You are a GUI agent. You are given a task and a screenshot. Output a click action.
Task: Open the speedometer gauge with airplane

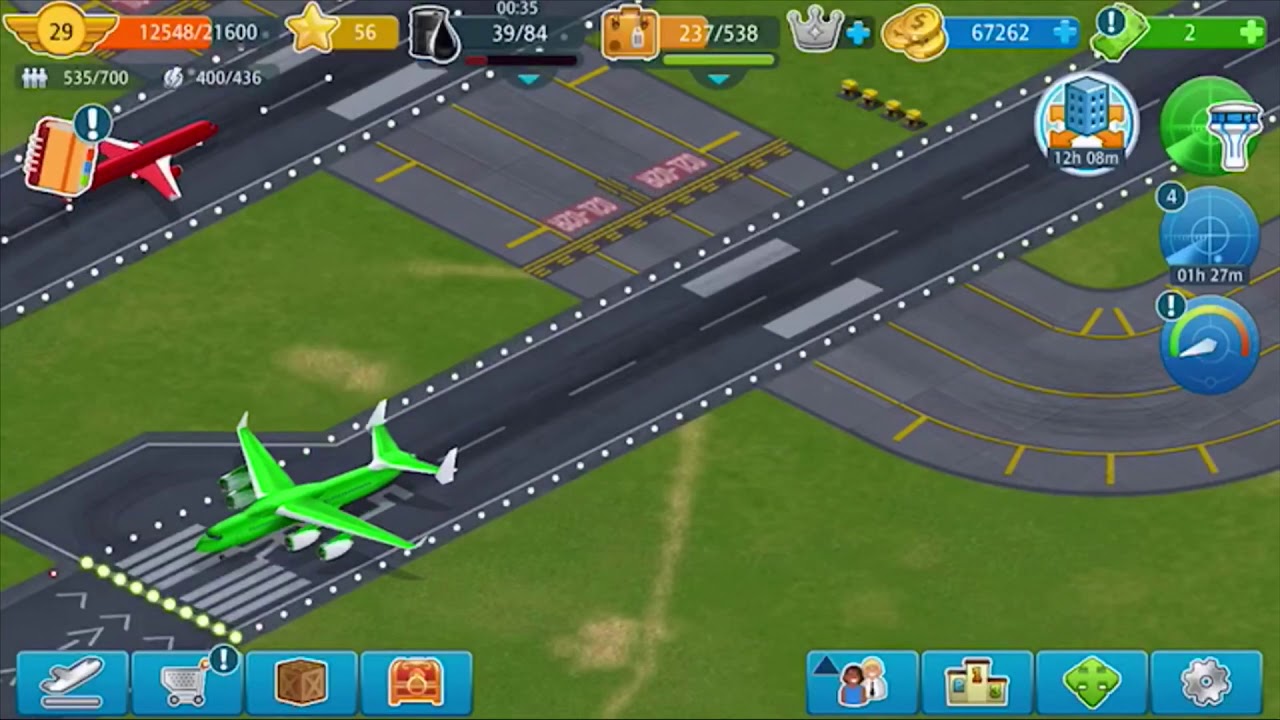pos(1210,344)
